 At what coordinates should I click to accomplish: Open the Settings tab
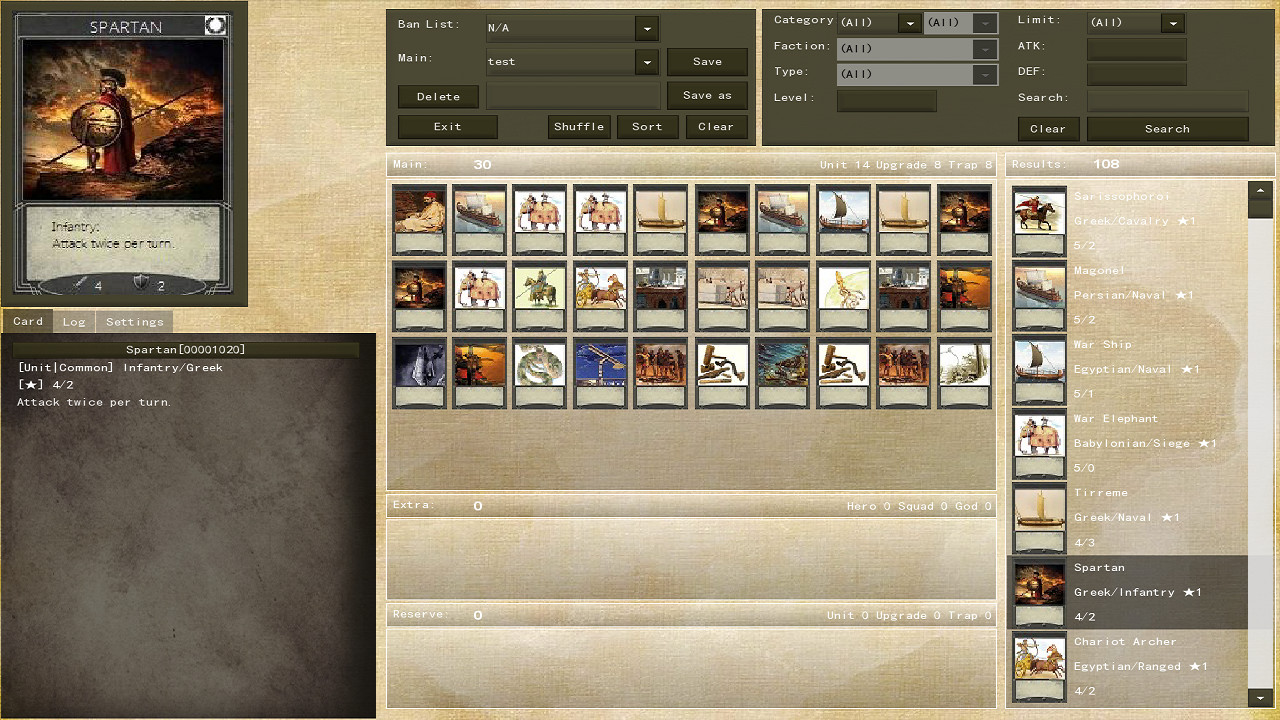pos(134,321)
